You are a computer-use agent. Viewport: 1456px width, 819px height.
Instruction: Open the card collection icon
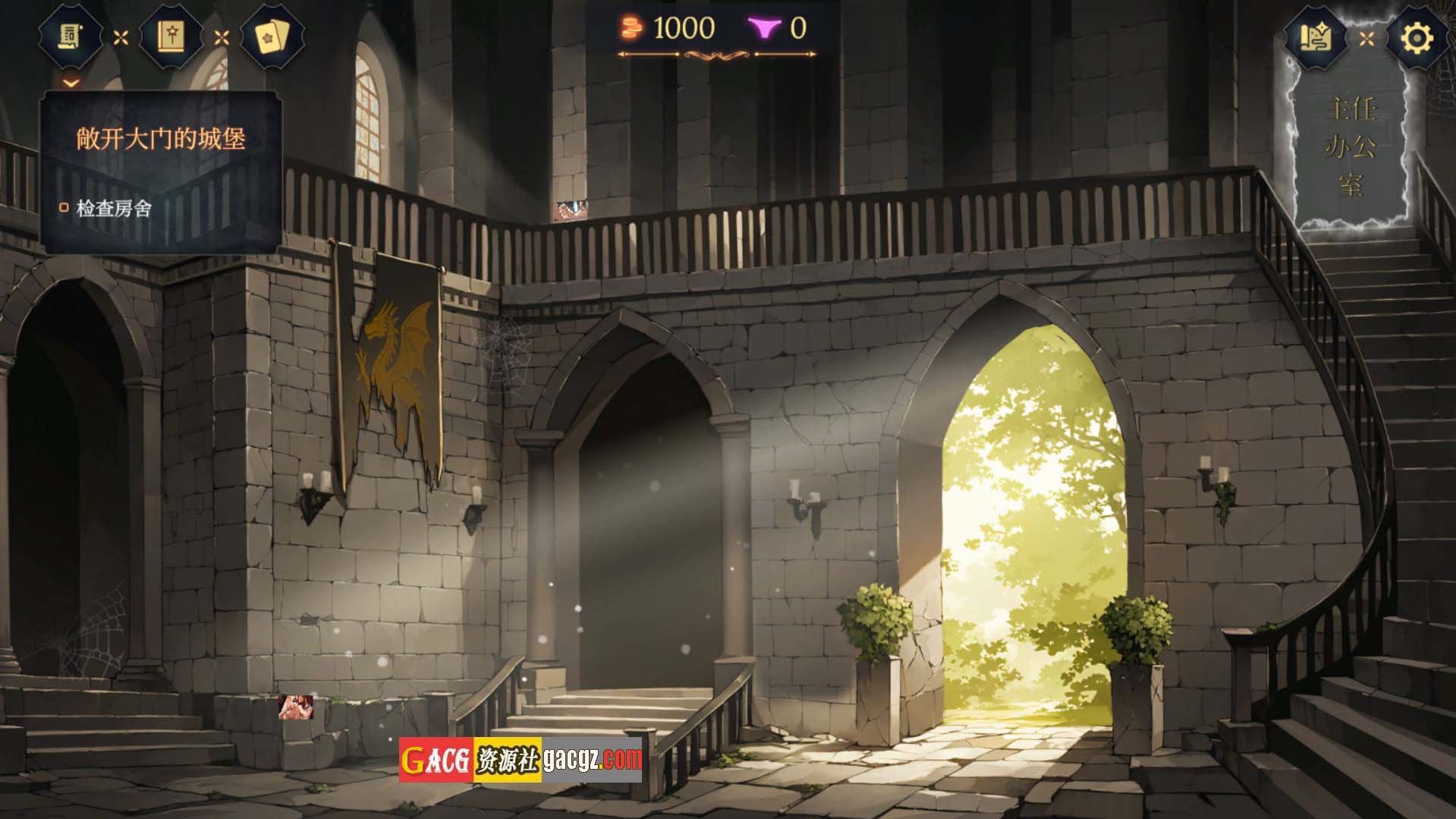click(272, 36)
